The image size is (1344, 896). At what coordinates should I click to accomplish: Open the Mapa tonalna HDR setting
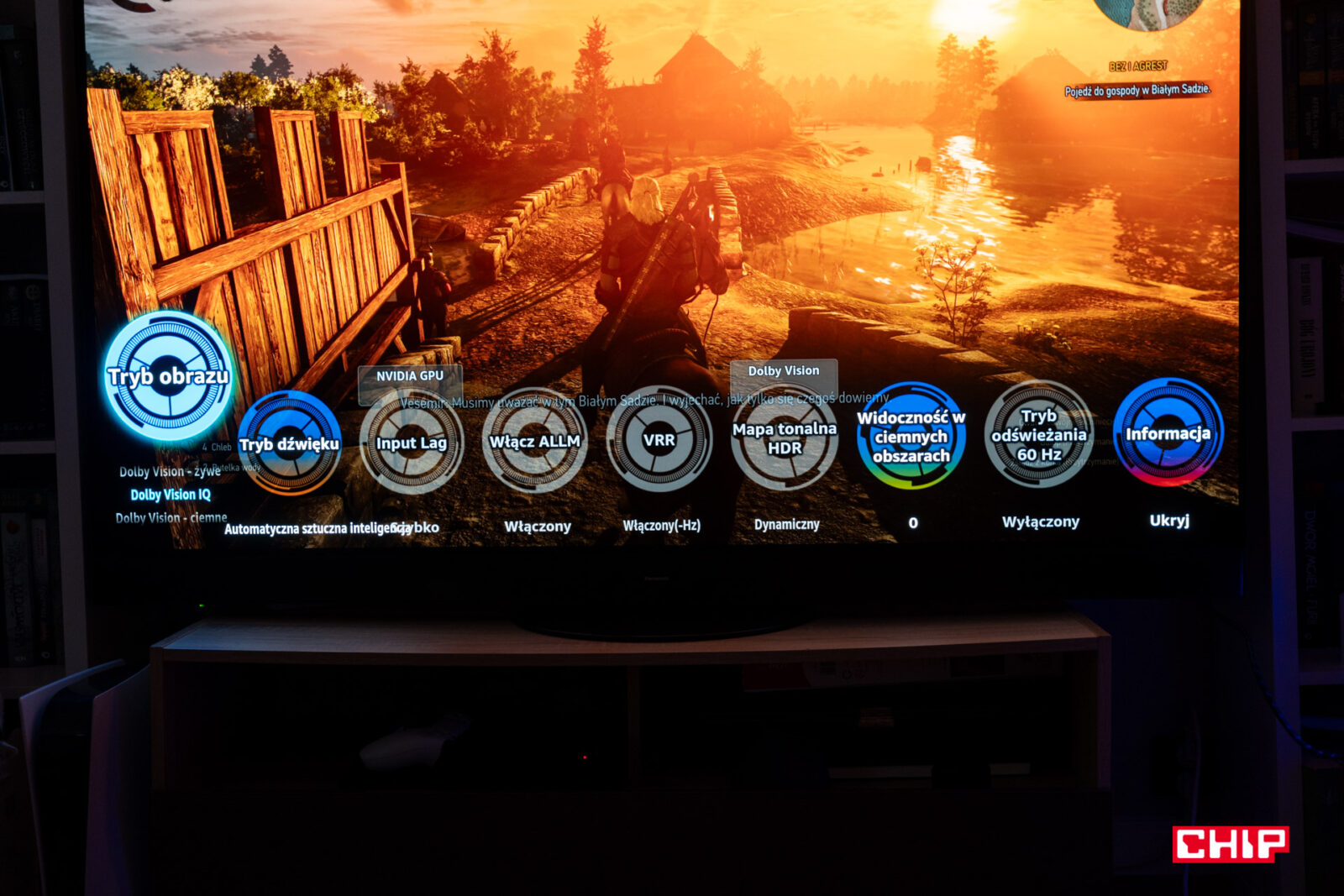tap(784, 438)
